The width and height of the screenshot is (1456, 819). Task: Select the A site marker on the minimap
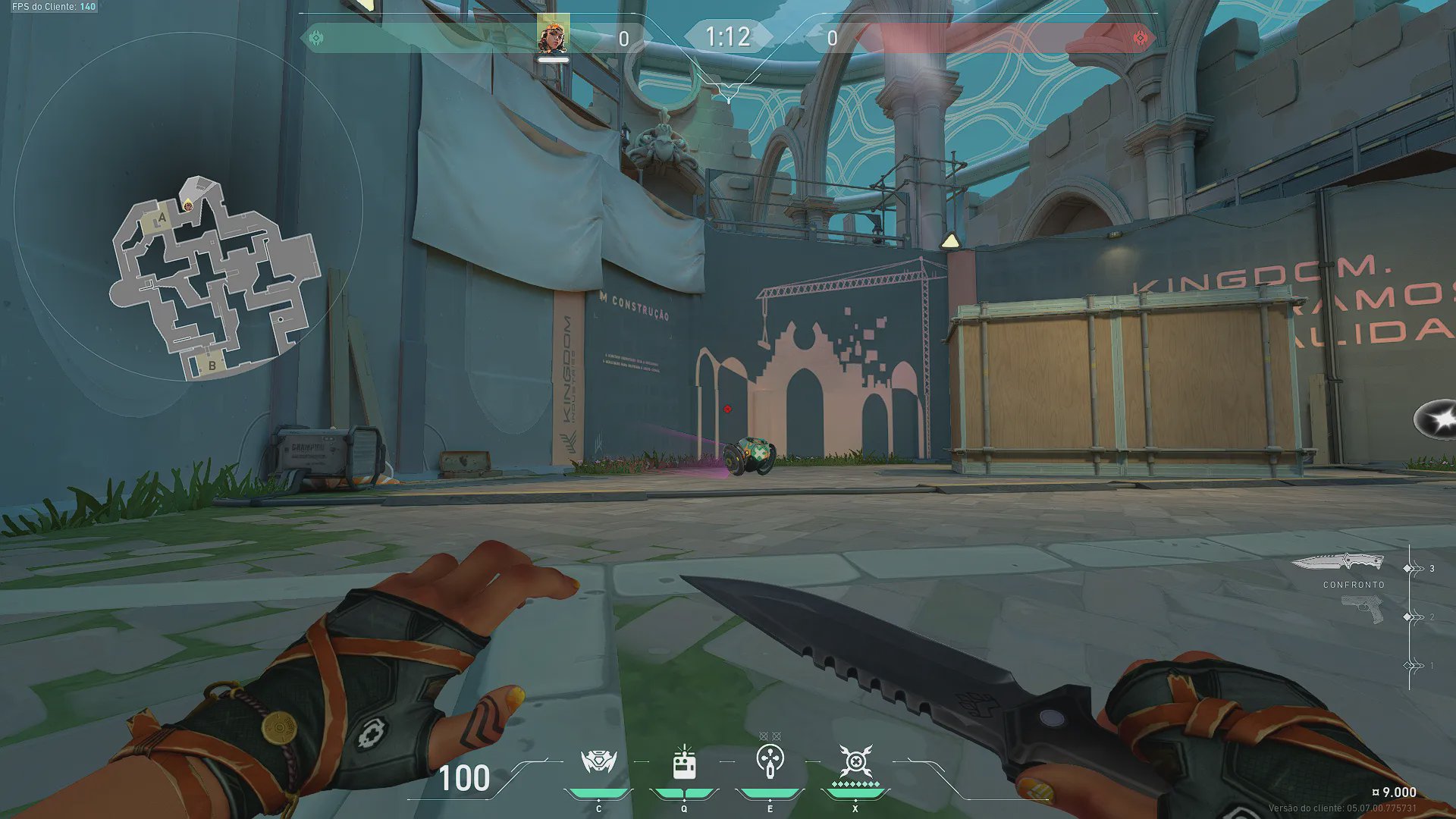pyautogui.click(x=161, y=220)
